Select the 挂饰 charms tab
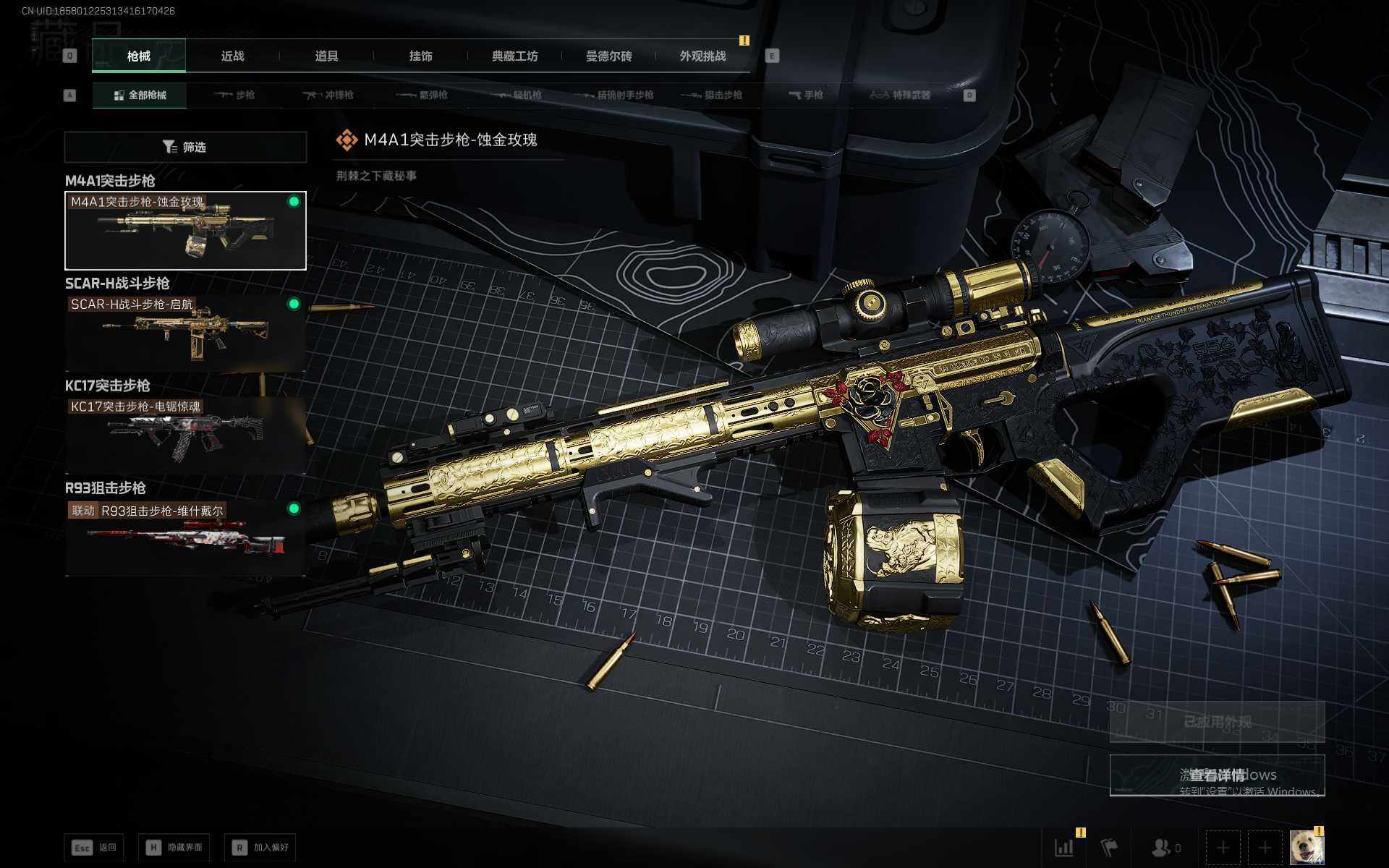1389x868 pixels. 420,56
